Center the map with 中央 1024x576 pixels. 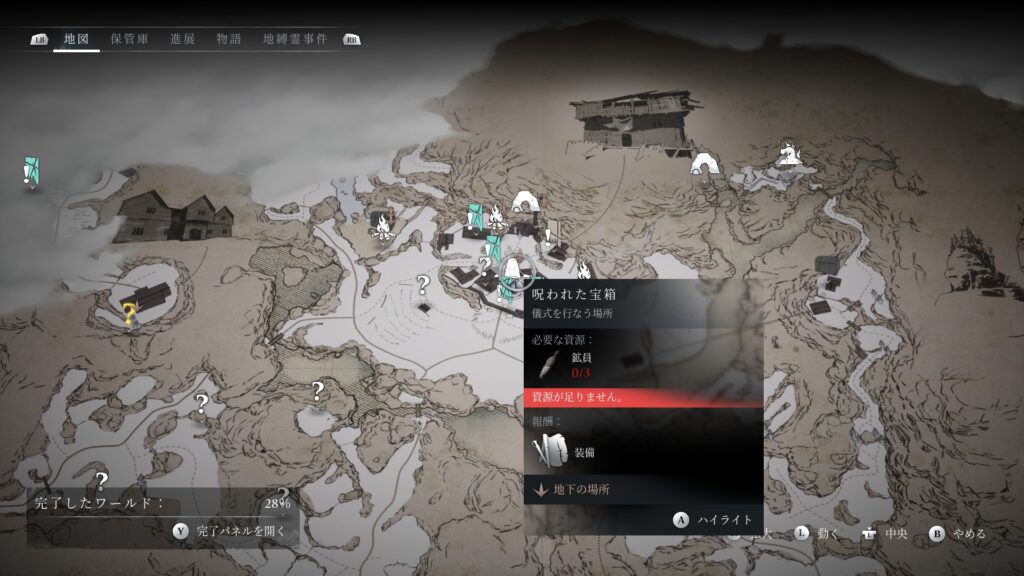pyautogui.click(x=888, y=534)
